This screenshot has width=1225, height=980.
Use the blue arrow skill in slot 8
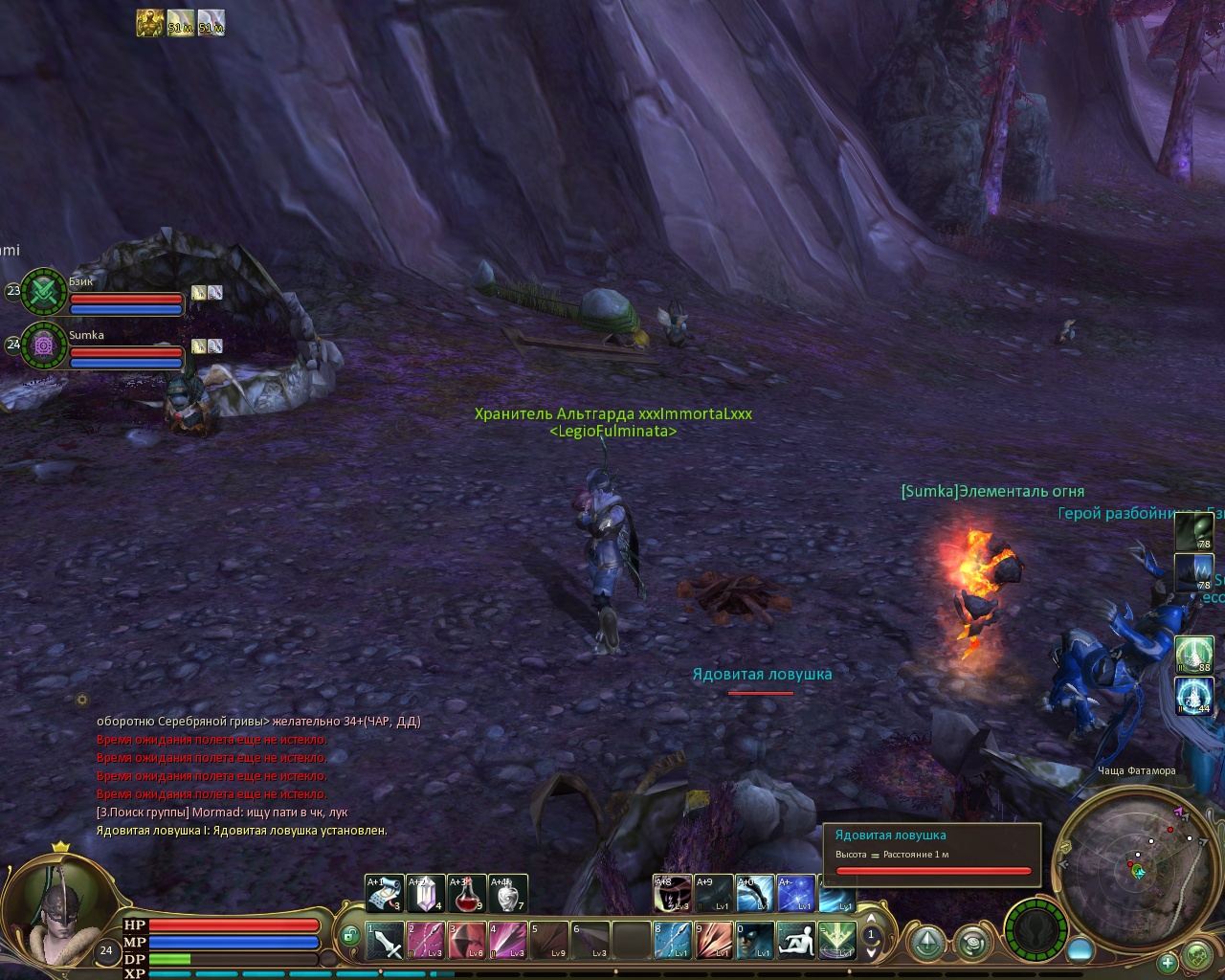tap(673, 941)
